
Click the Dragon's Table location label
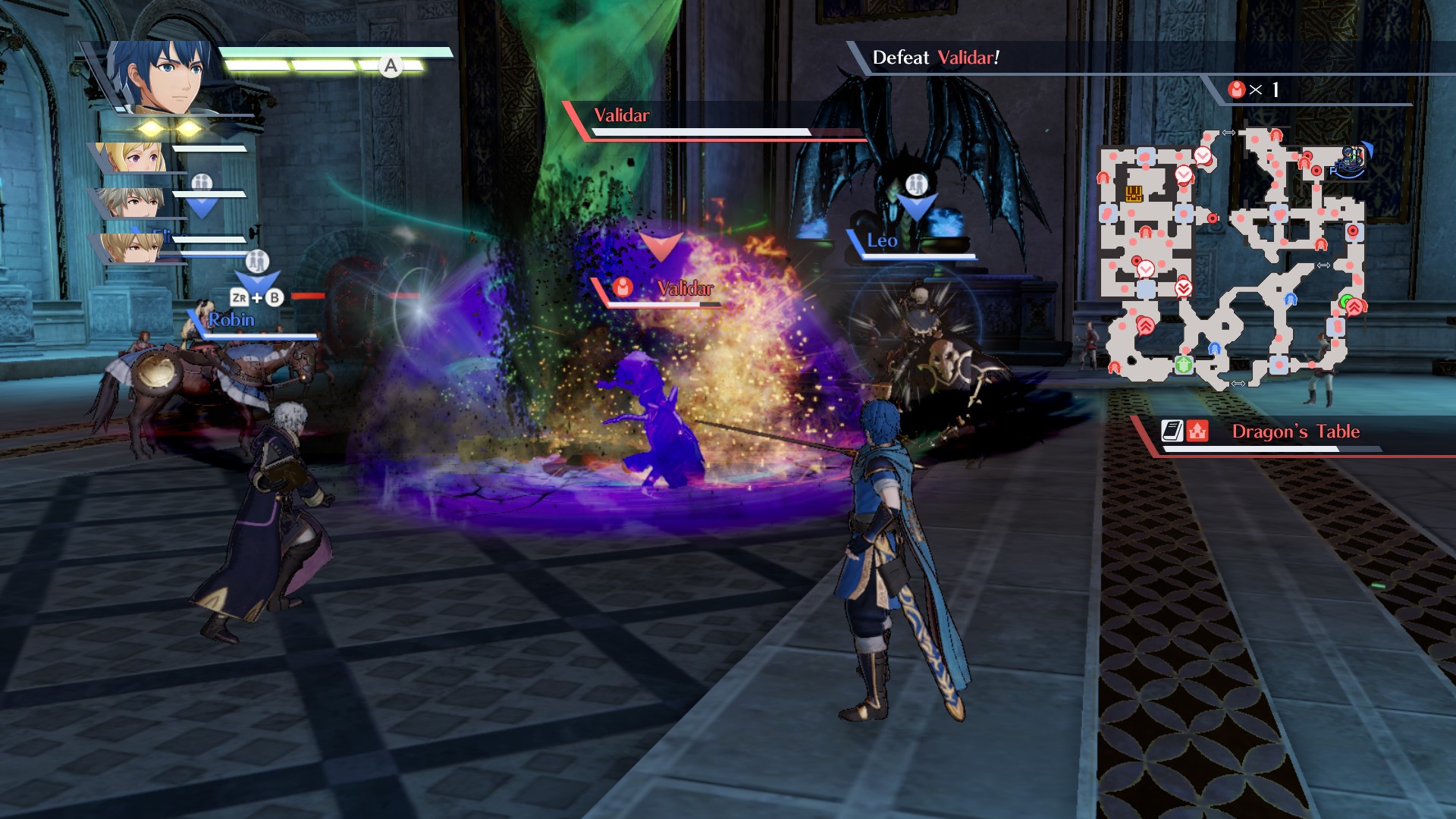click(x=1295, y=431)
